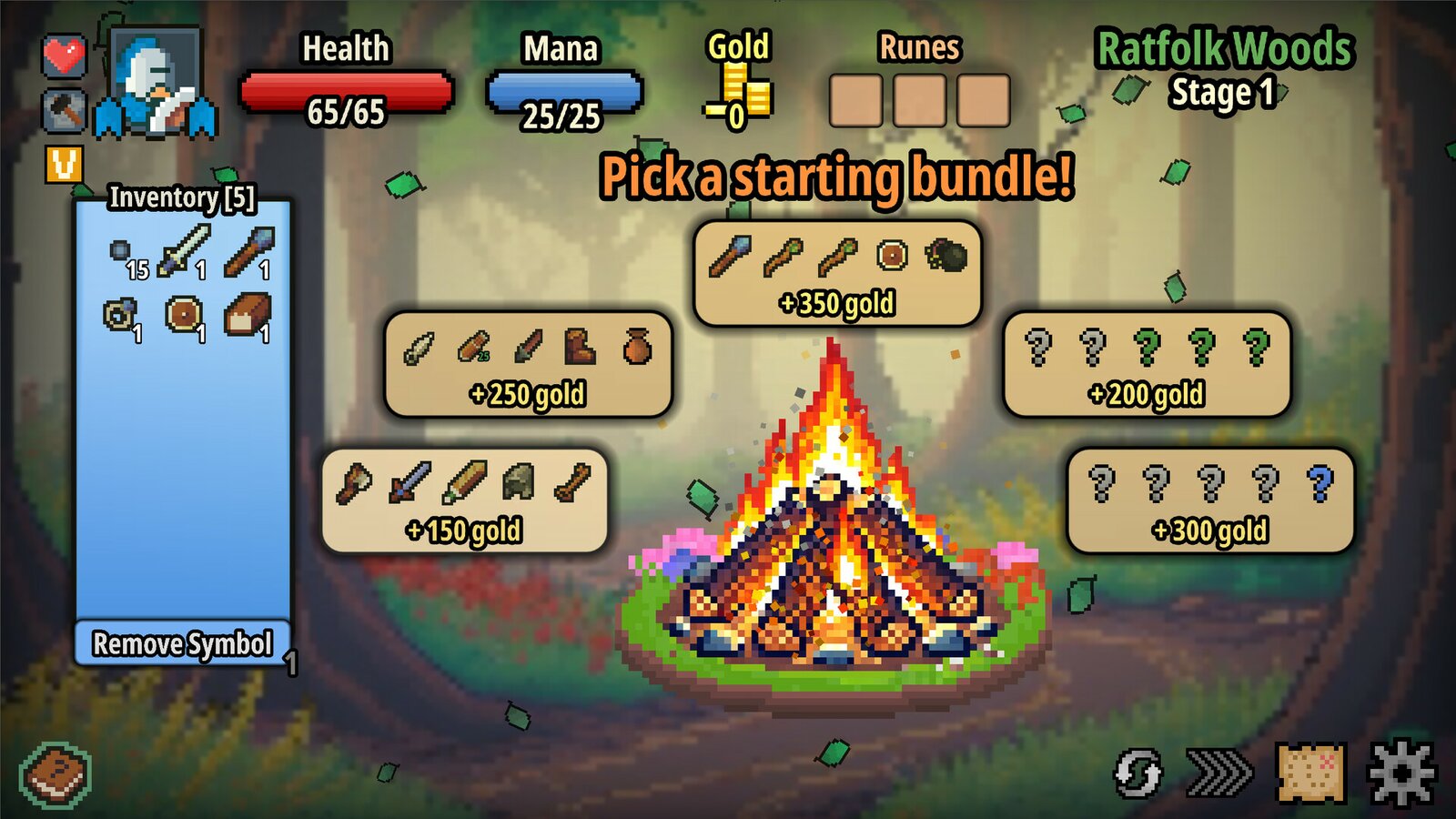1456x819 pixels.
Task: Click the hero portrait
Action: pyautogui.click(x=155, y=82)
